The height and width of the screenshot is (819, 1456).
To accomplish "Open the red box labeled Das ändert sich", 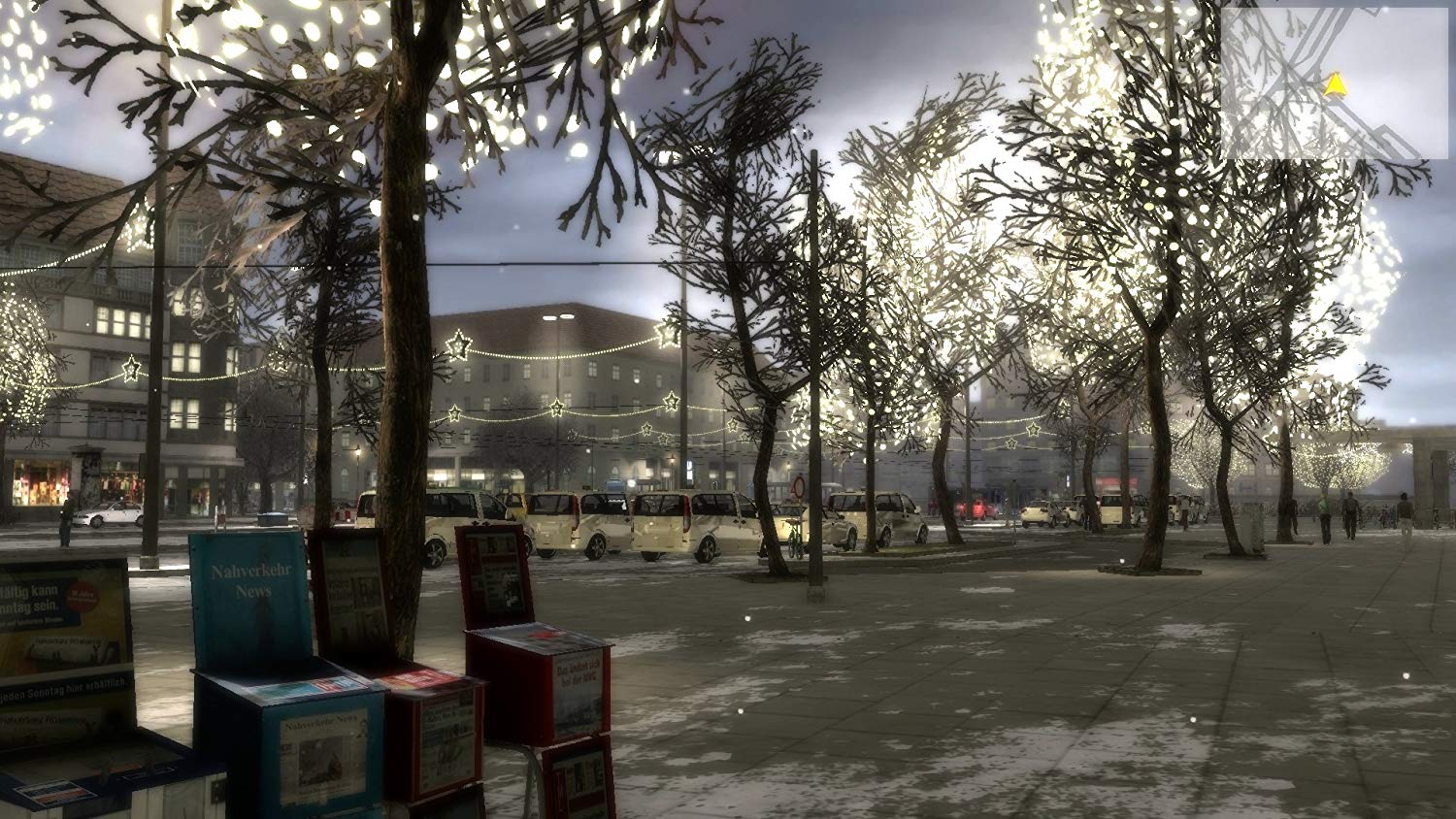I will [579, 673].
